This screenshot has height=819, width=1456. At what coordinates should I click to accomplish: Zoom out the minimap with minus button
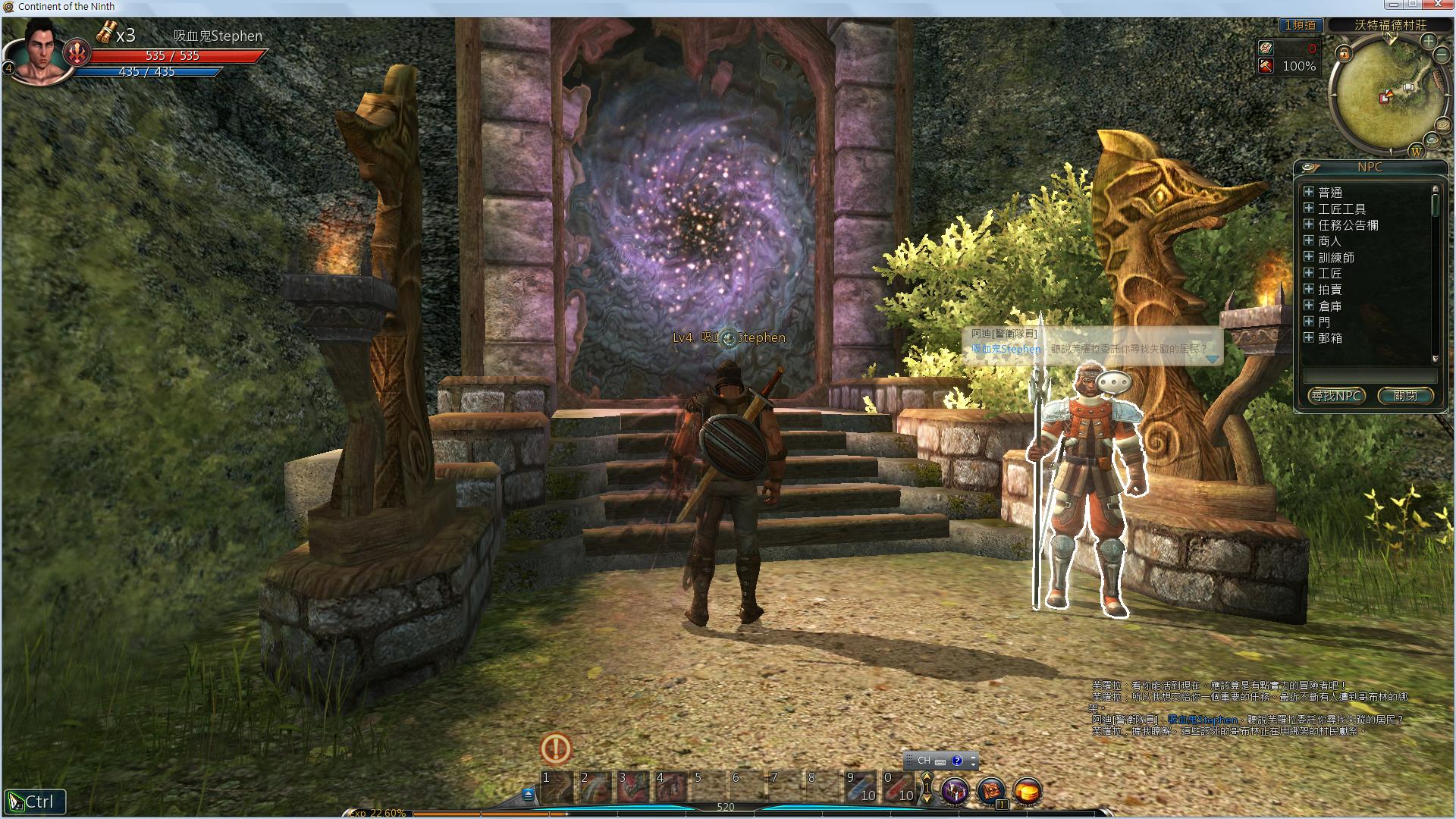(1442, 55)
